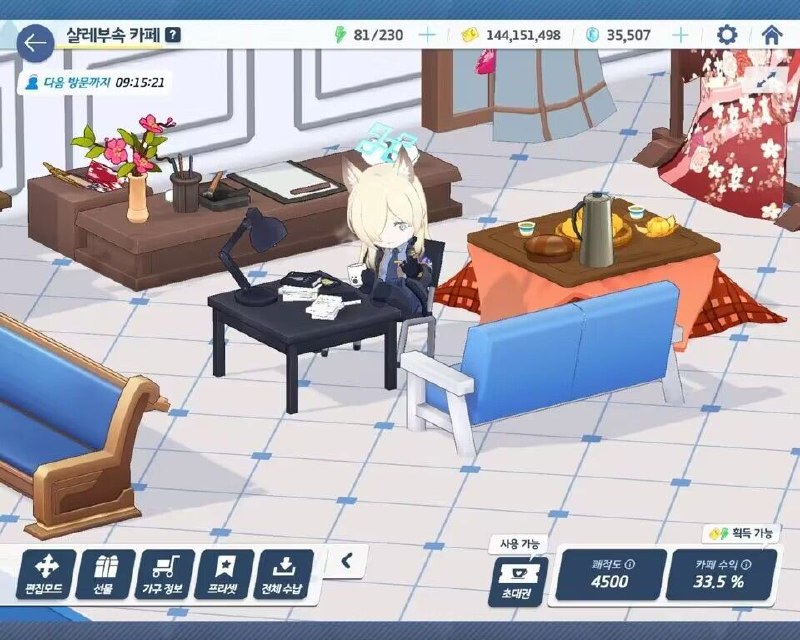This screenshot has height=640, width=800.
Task: Go back using the arrow button
Action: click(x=36, y=43)
